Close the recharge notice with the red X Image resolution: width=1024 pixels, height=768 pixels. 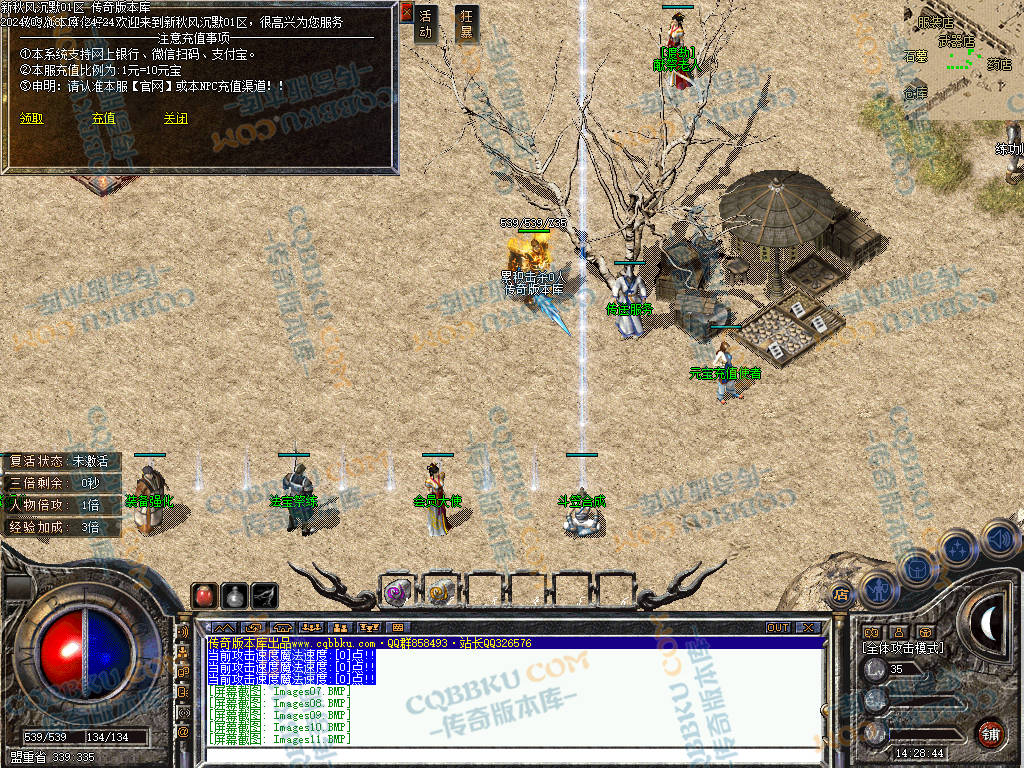406,12
